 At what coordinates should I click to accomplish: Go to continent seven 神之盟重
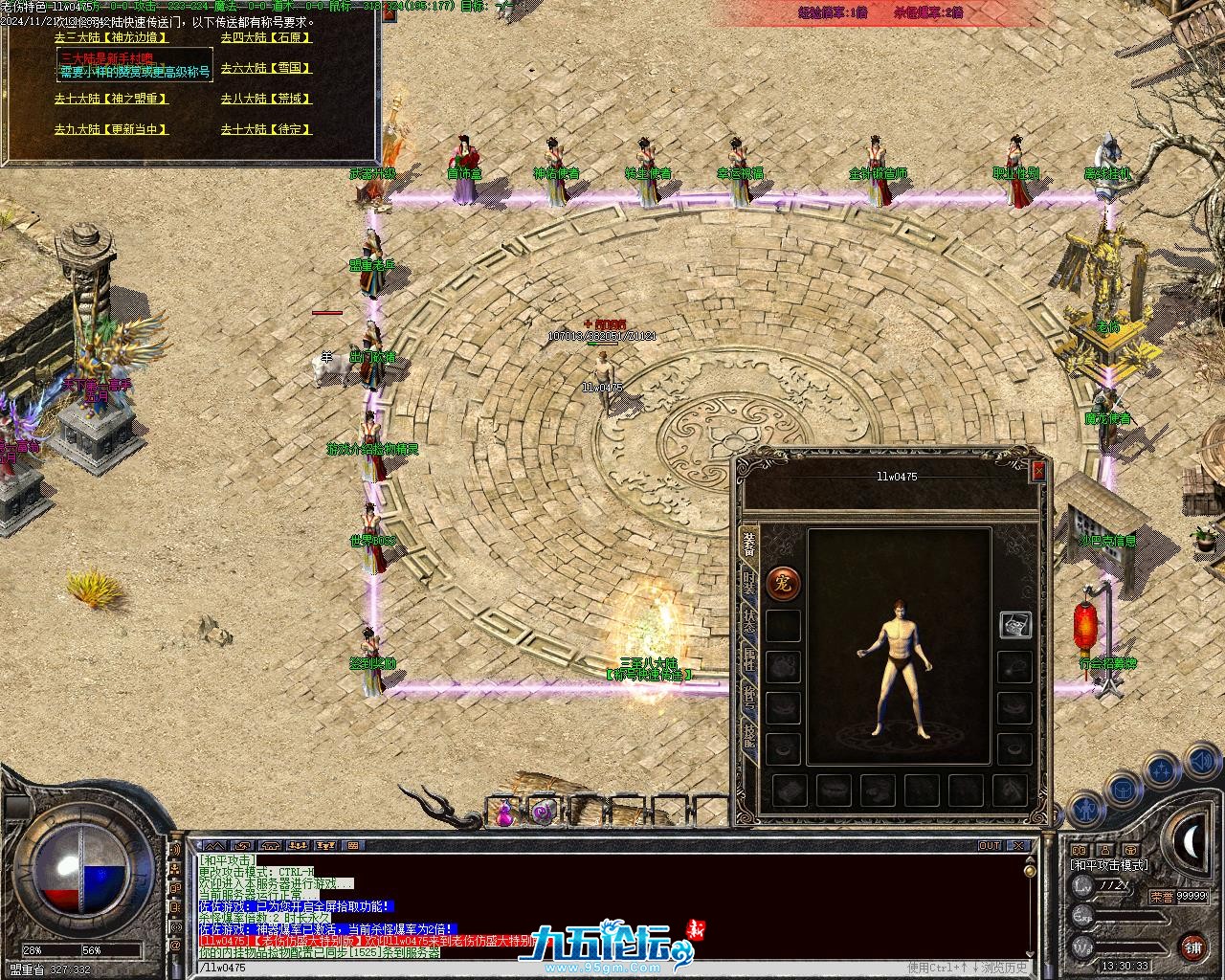[x=111, y=99]
